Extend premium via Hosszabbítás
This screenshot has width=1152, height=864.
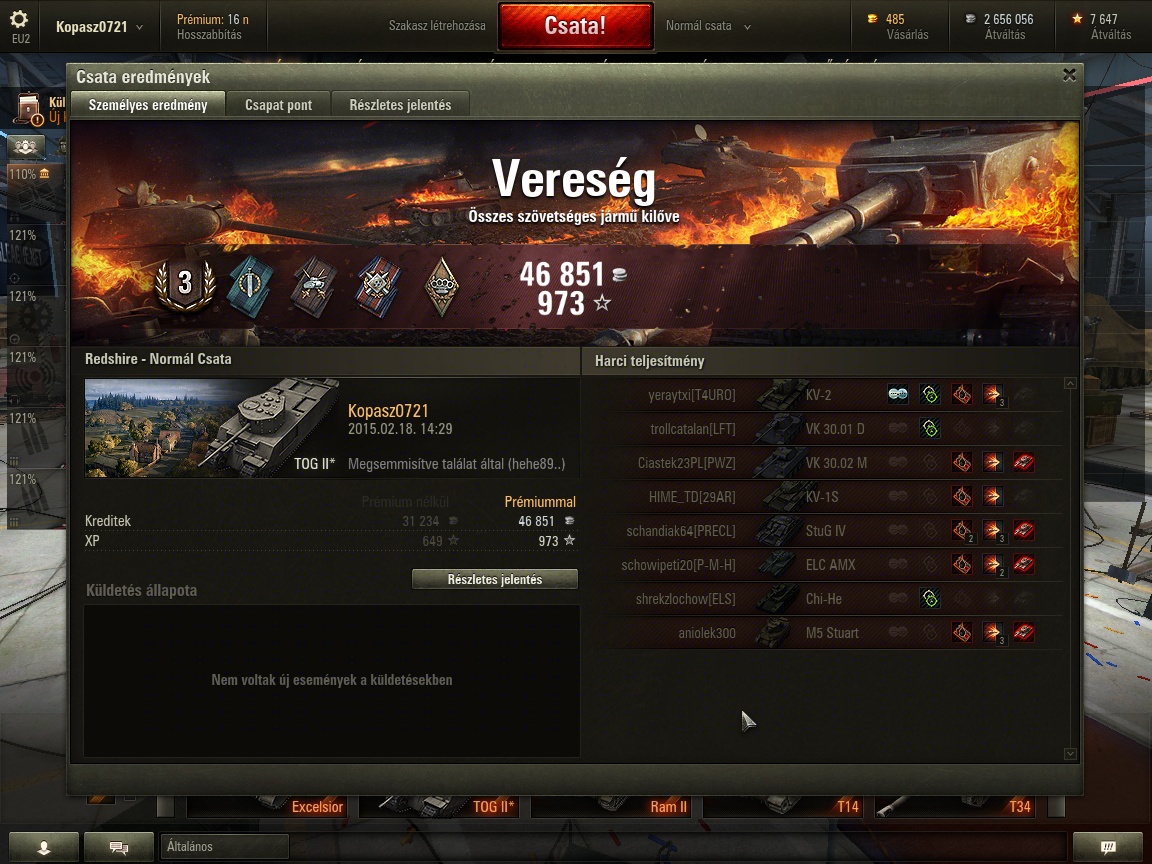[209, 35]
